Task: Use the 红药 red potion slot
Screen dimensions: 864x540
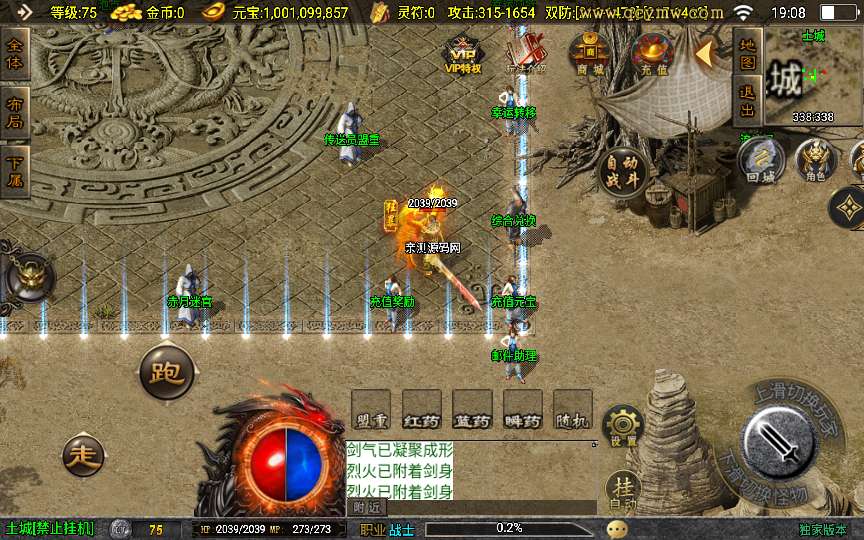Action: (421, 411)
